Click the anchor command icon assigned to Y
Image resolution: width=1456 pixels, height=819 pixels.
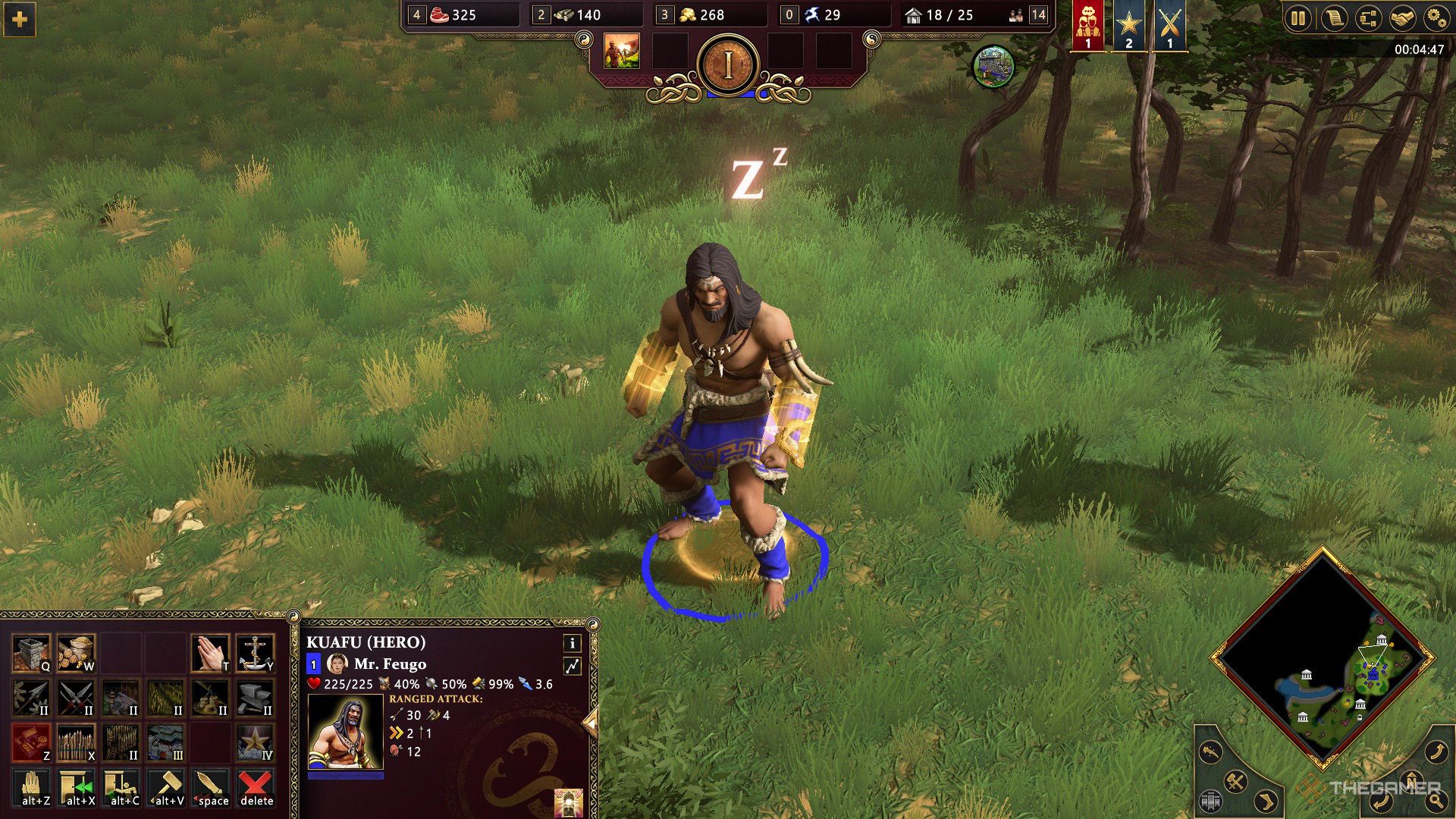[256, 654]
